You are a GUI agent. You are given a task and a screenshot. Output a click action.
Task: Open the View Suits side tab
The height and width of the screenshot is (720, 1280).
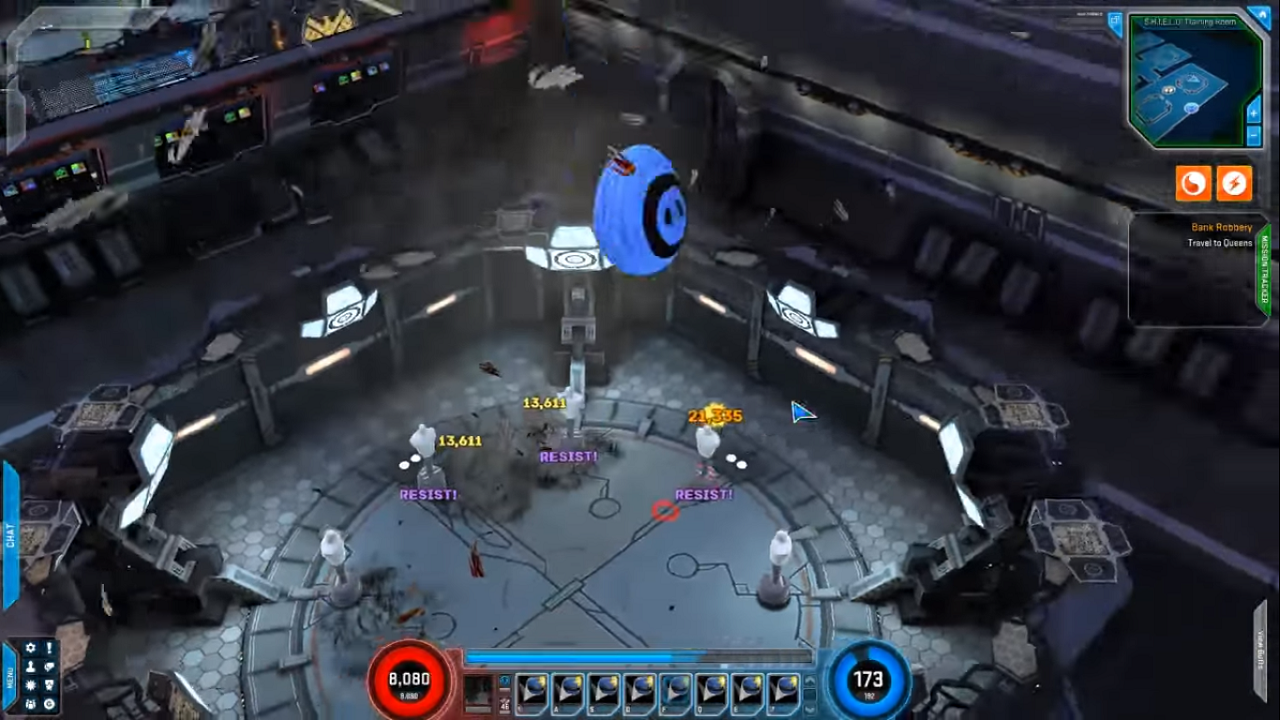coord(1262,650)
